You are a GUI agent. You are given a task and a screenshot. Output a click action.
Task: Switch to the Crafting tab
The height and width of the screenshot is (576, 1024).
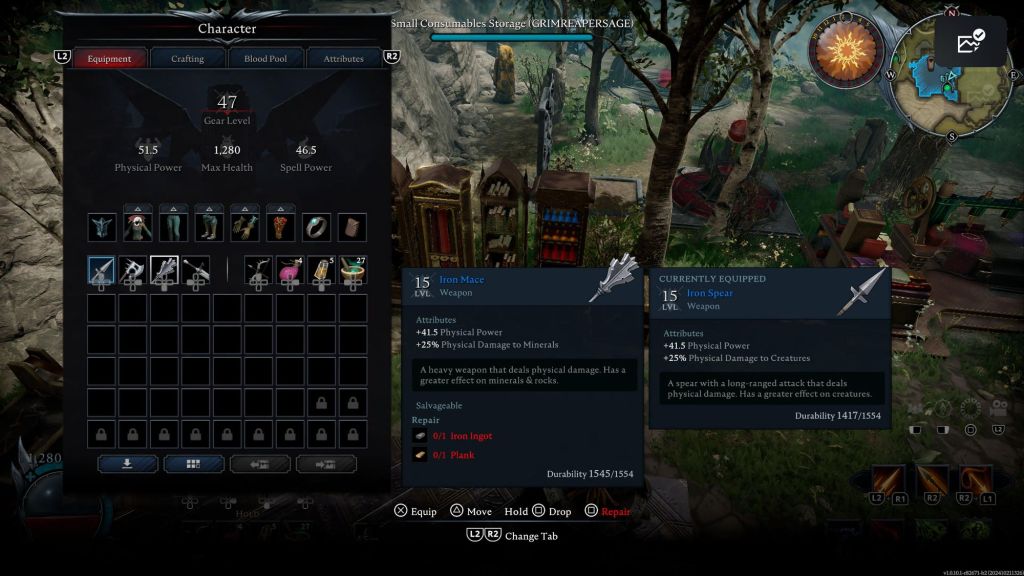187,59
